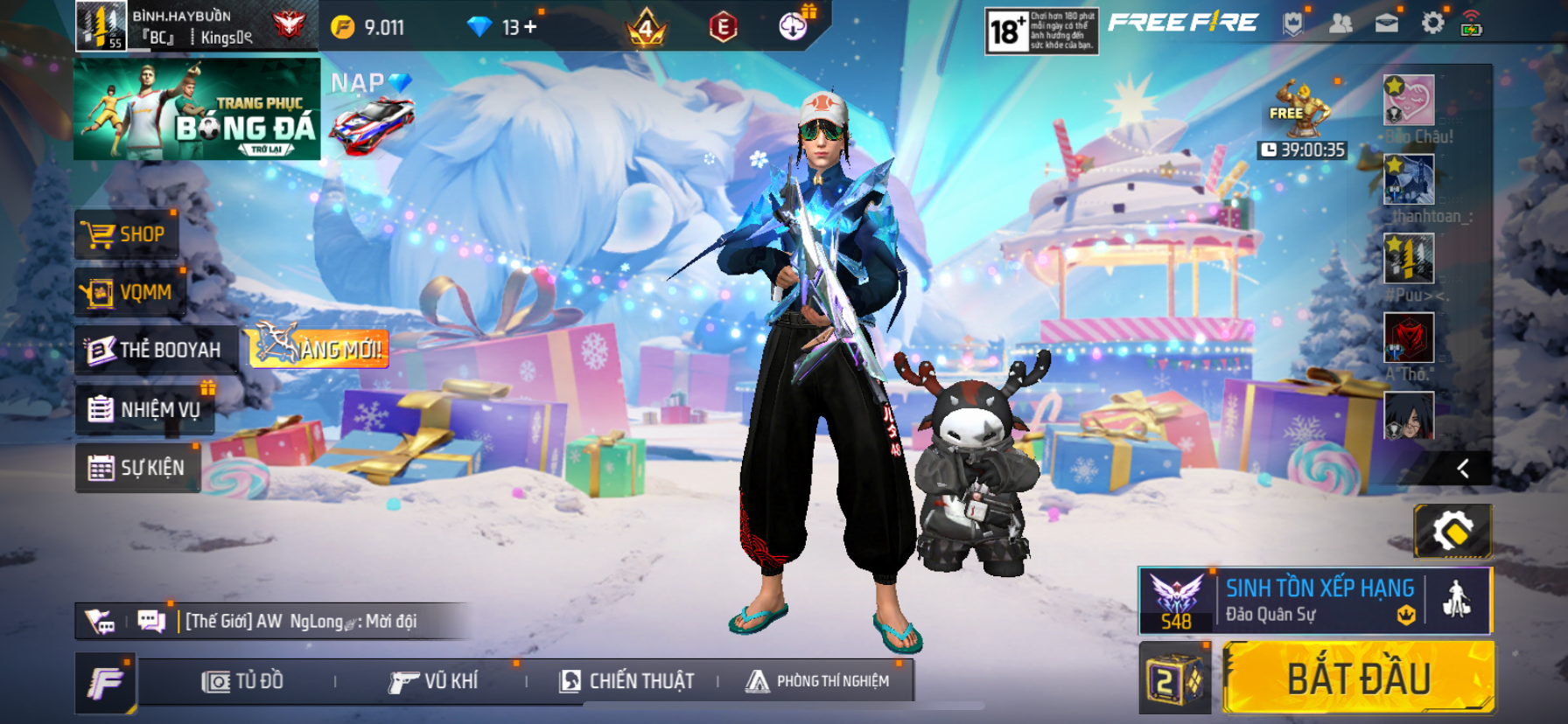Open the friends icon in top bar
This screenshot has height=724, width=1568.
1340,24
